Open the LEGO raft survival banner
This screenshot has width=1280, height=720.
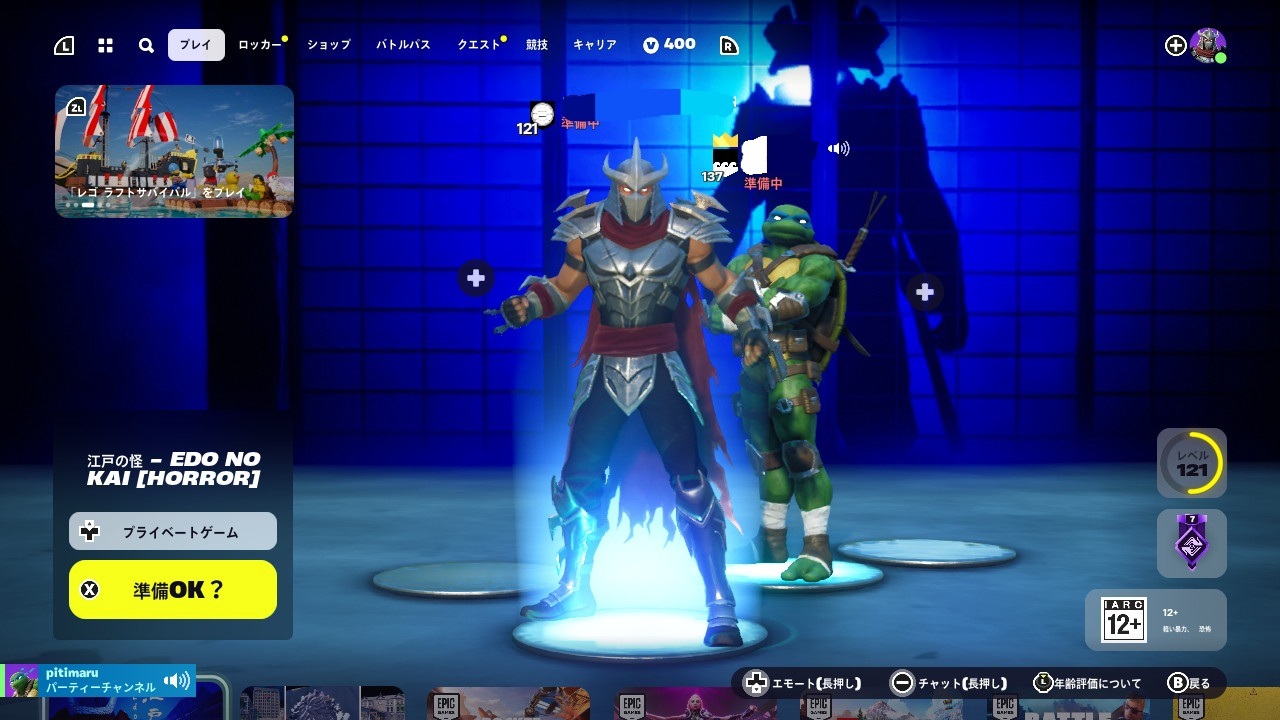click(174, 151)
